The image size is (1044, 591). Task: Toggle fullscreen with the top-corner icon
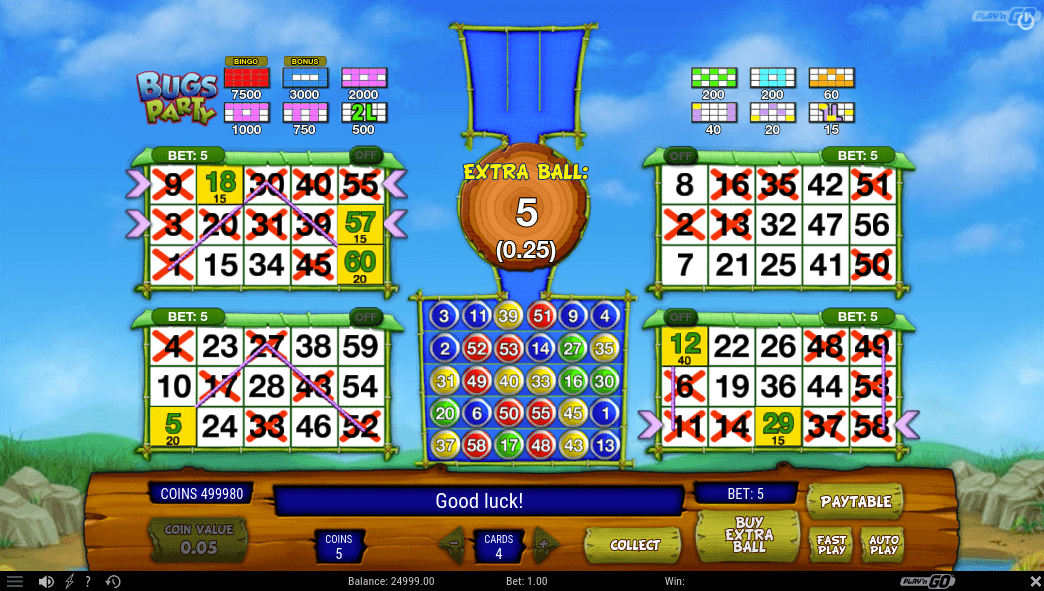click(1025, 19)
